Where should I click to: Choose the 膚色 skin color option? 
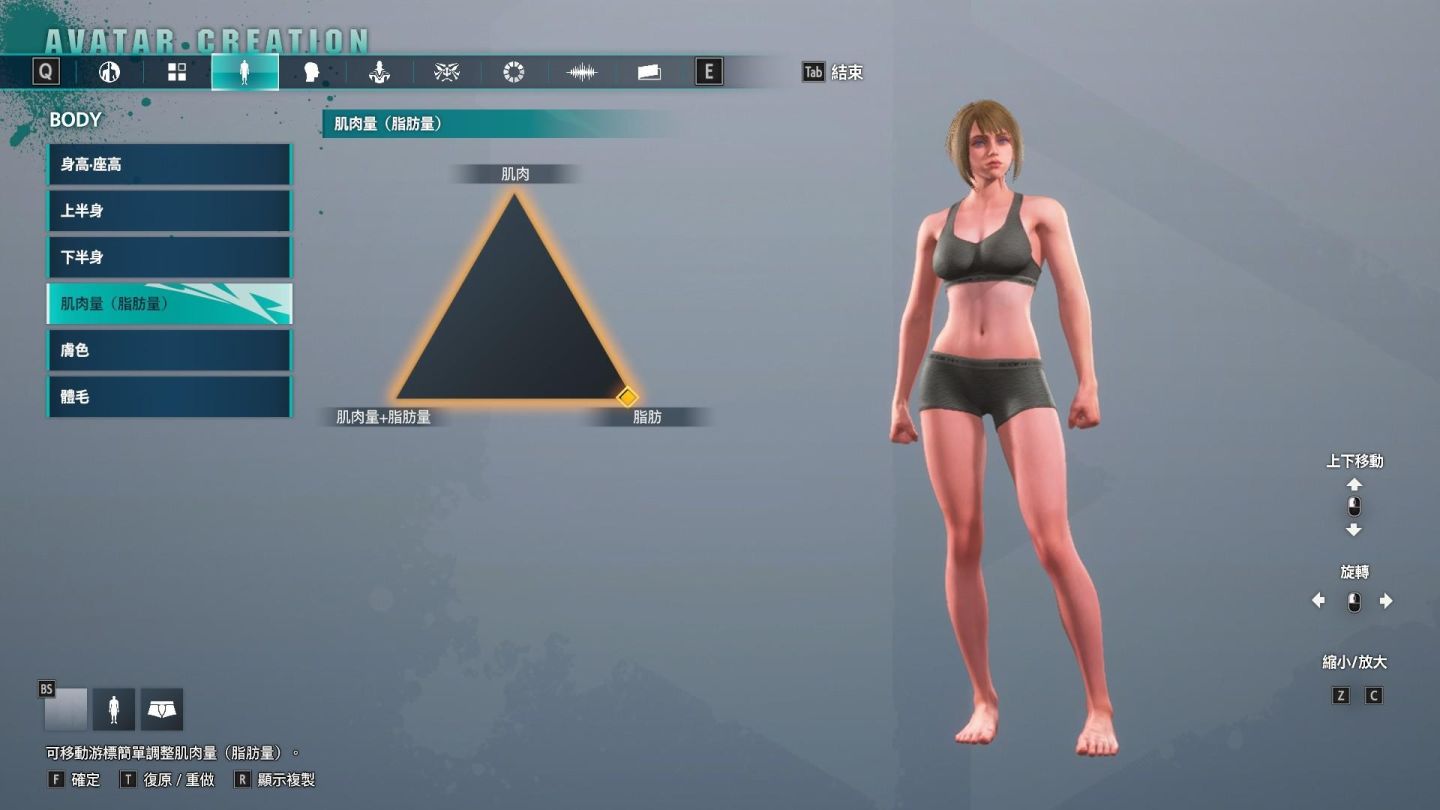(168, 350)
